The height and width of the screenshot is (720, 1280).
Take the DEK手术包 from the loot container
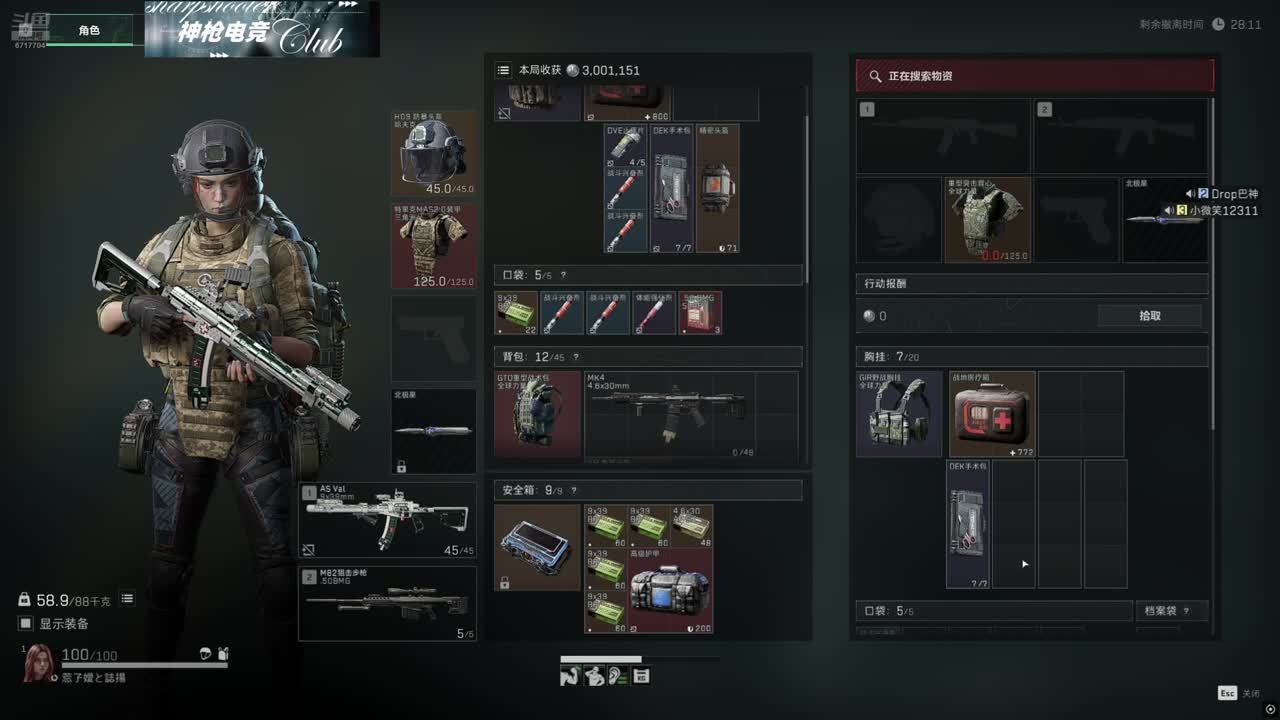(968, 524)
